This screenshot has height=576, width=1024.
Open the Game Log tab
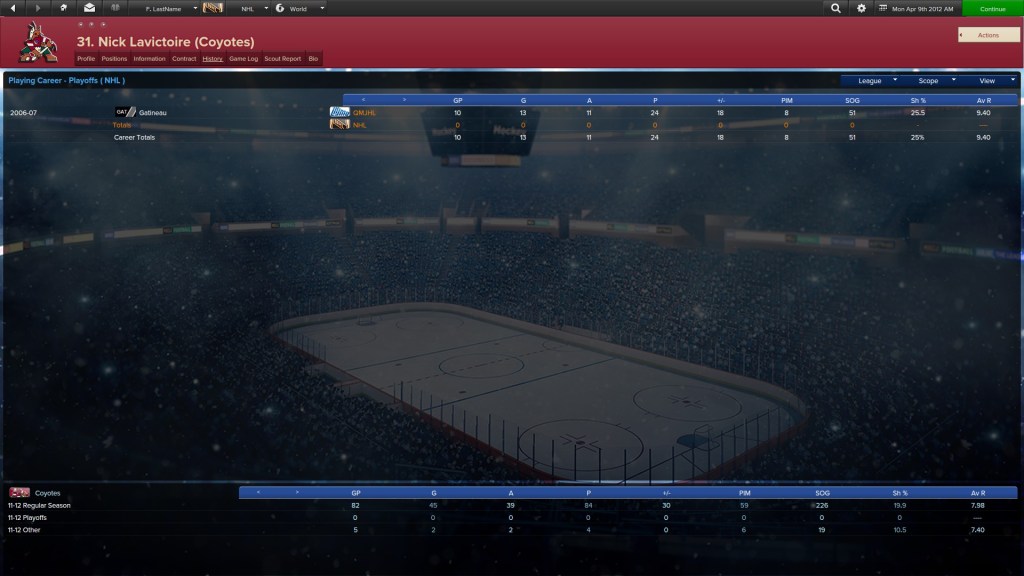(x=243, y=59)
